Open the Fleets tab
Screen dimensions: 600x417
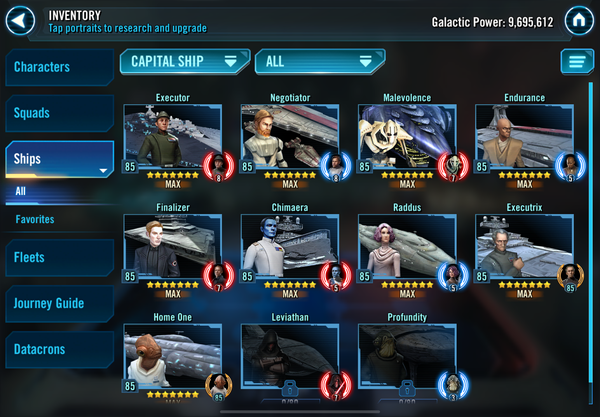click(x=58, y=257)
